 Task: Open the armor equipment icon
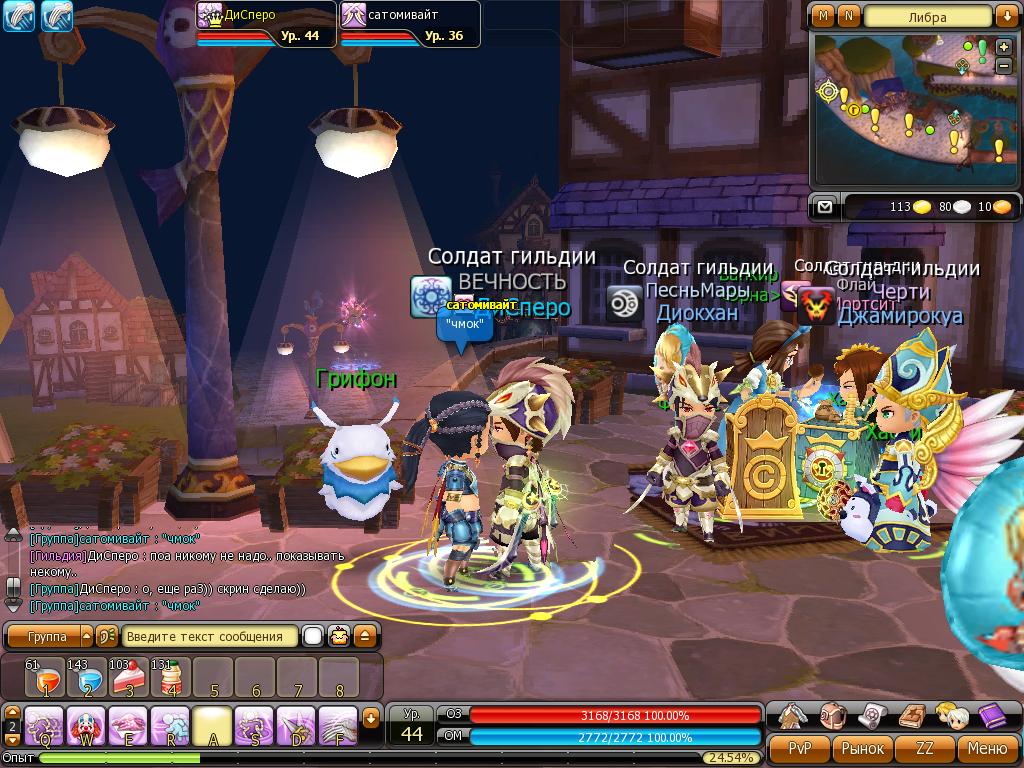click(x=793, y=715)
